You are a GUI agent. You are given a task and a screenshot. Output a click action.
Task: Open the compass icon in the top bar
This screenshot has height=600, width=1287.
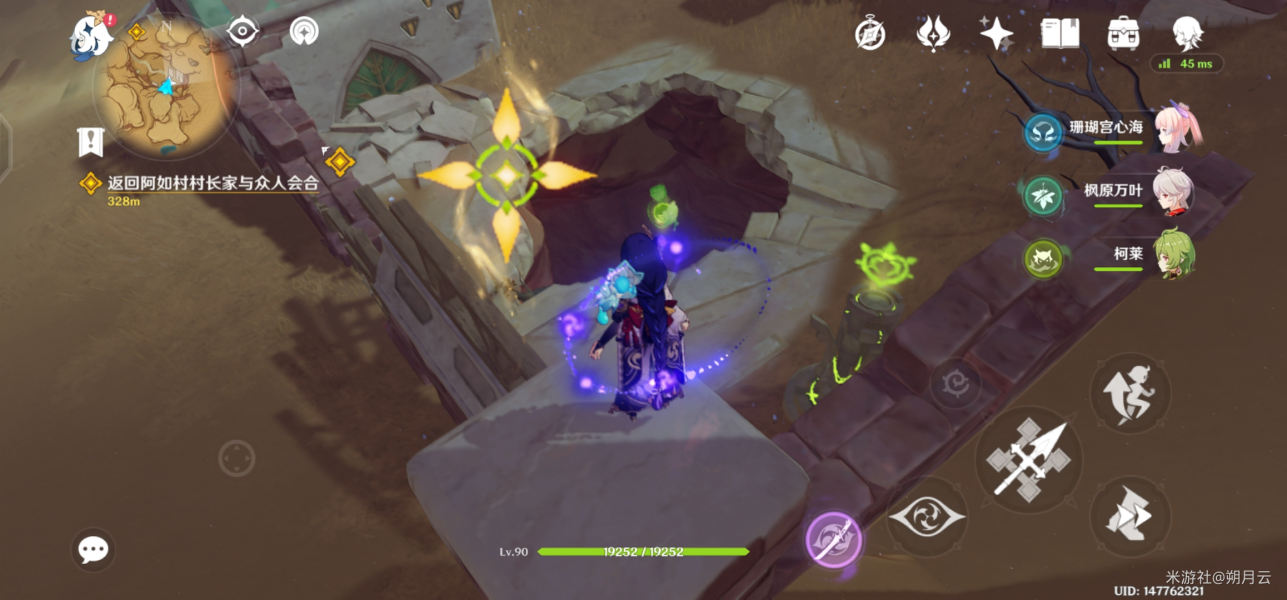click(870, 34)
